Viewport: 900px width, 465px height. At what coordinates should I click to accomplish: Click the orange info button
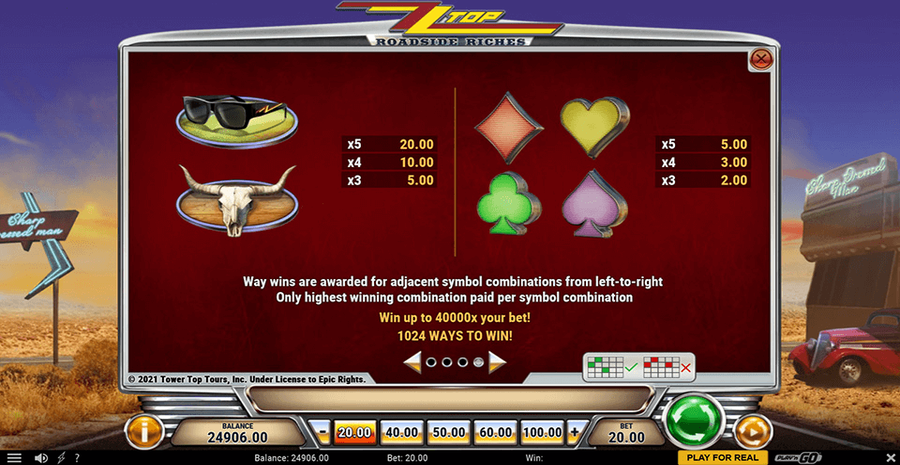[x=144, y=431]
